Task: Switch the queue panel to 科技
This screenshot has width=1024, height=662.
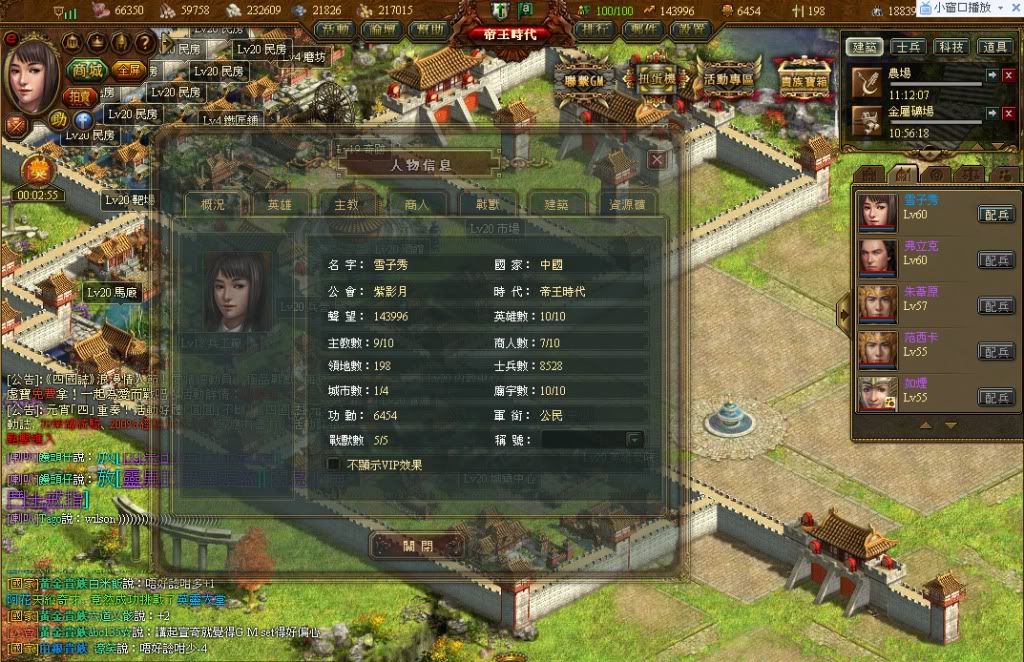Action: coord(949,47)
